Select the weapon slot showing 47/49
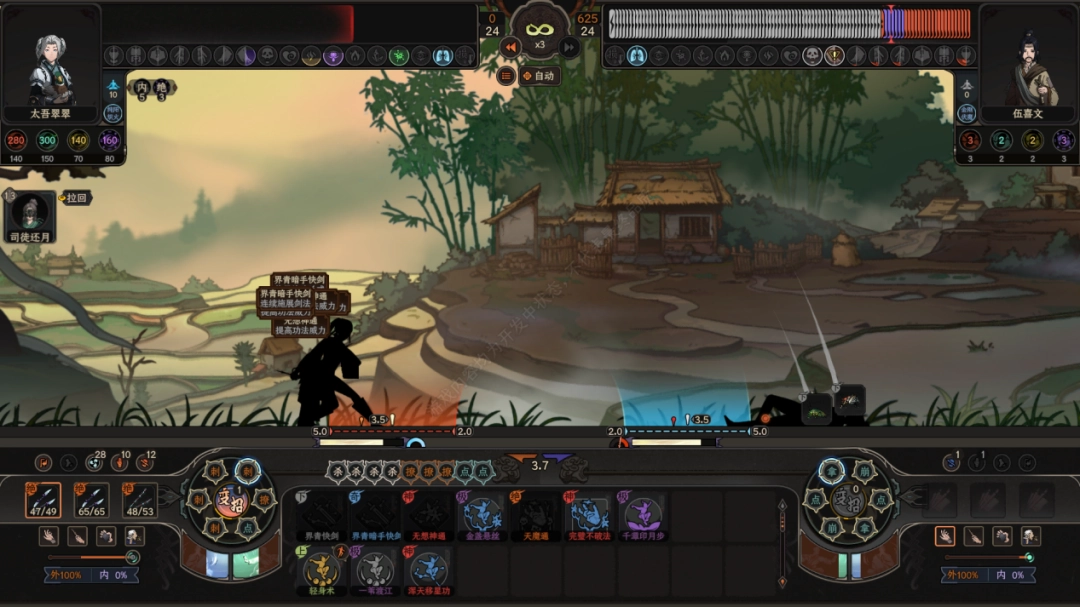This screenshot has height=607, width=1080. click(x=43, y=501)
